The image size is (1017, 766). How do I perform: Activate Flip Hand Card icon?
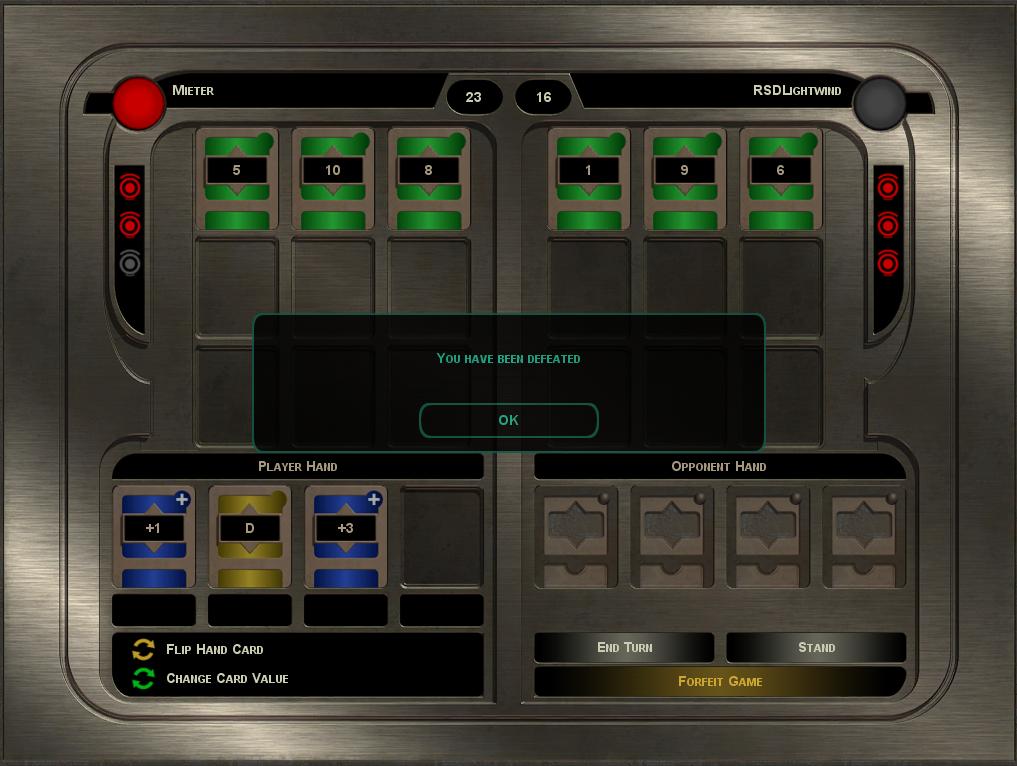[144, 649]
